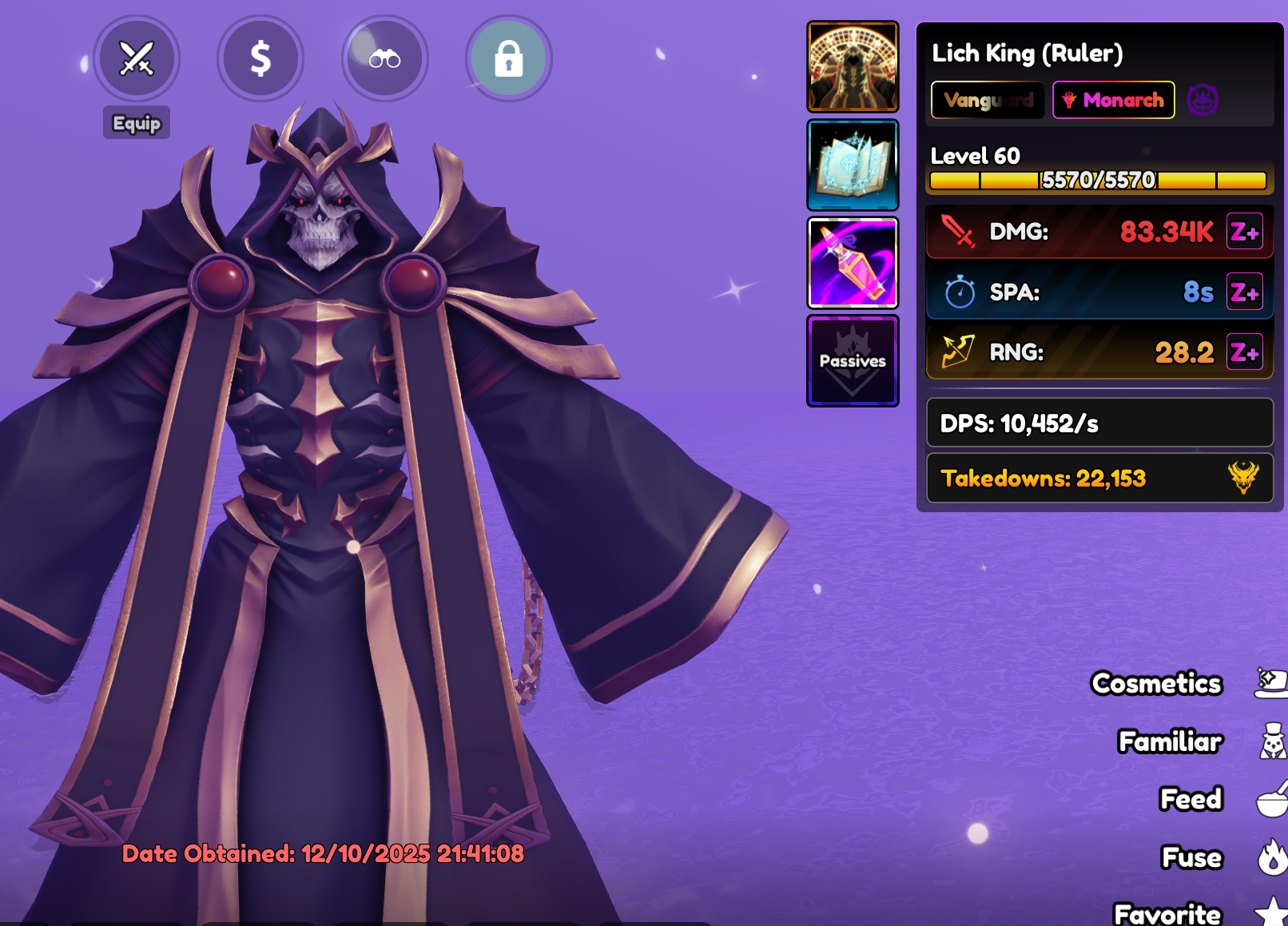Viewport: 1288px width, 926px height.
Task: Click the purple round emblem icon
Action: [1203, 100]
